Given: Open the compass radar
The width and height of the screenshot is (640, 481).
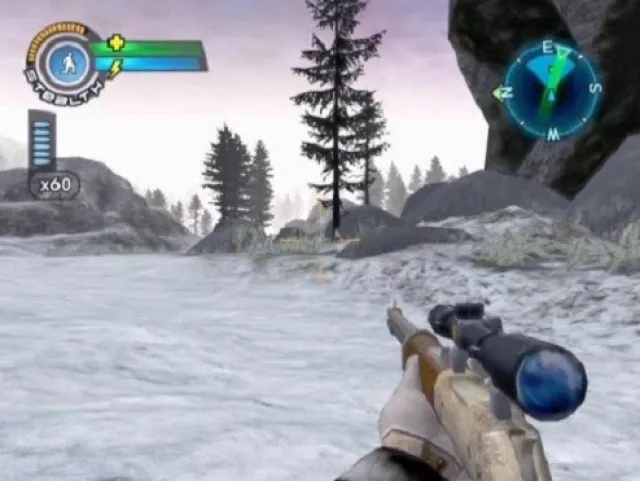Looking at the screenshot, I should pos(551,91).
